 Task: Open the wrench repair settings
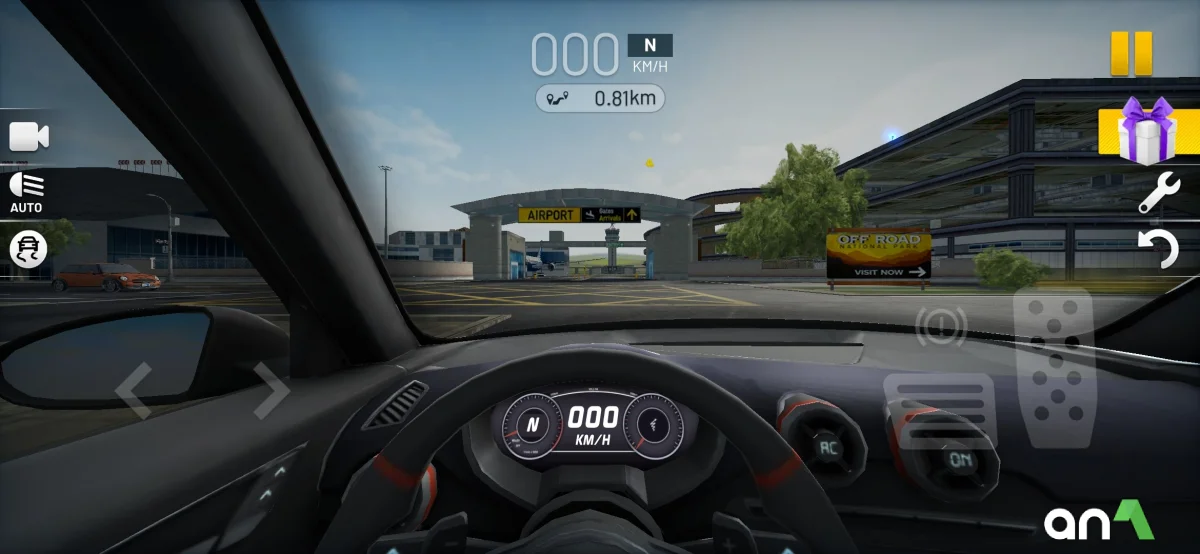(1159, 192)
